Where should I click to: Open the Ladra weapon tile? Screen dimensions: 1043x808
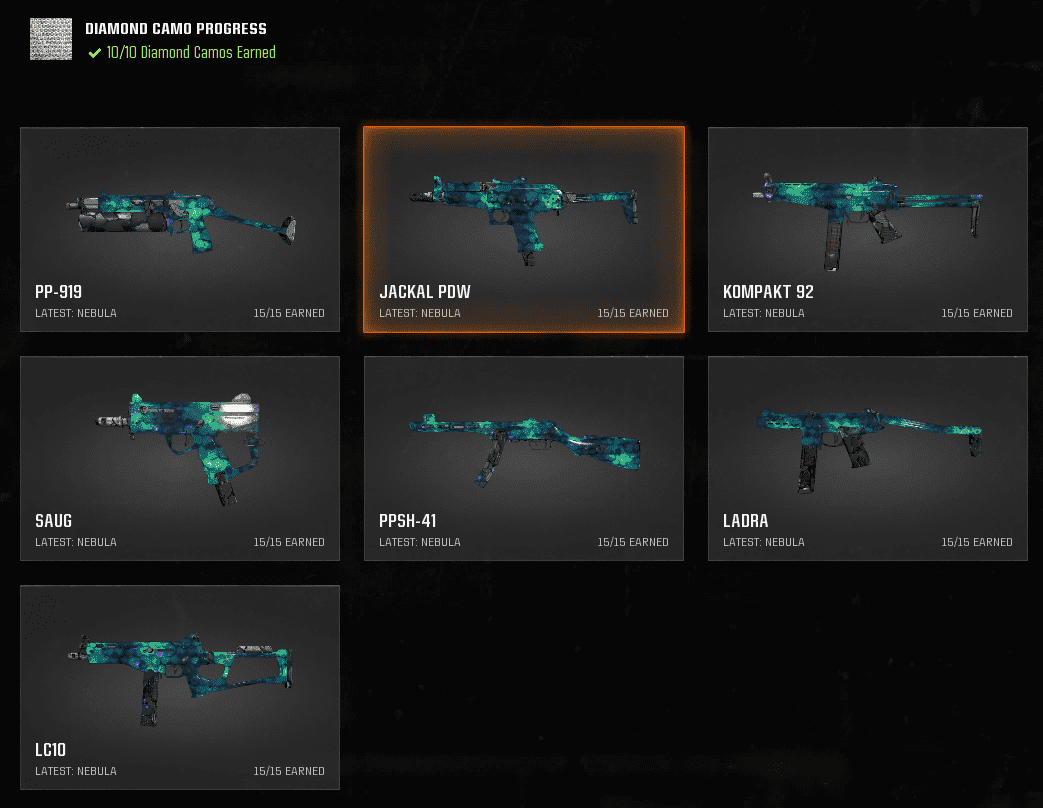[x=867, y=458]
